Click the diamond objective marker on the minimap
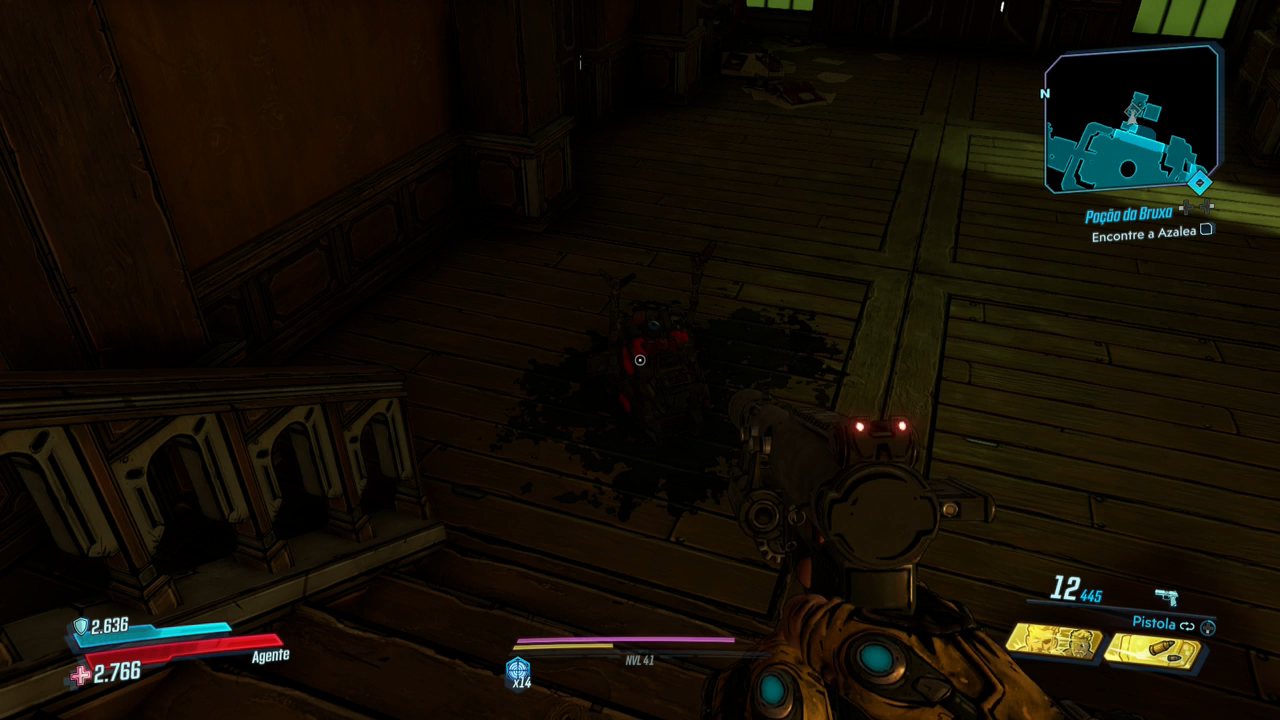 point(1198,183)
